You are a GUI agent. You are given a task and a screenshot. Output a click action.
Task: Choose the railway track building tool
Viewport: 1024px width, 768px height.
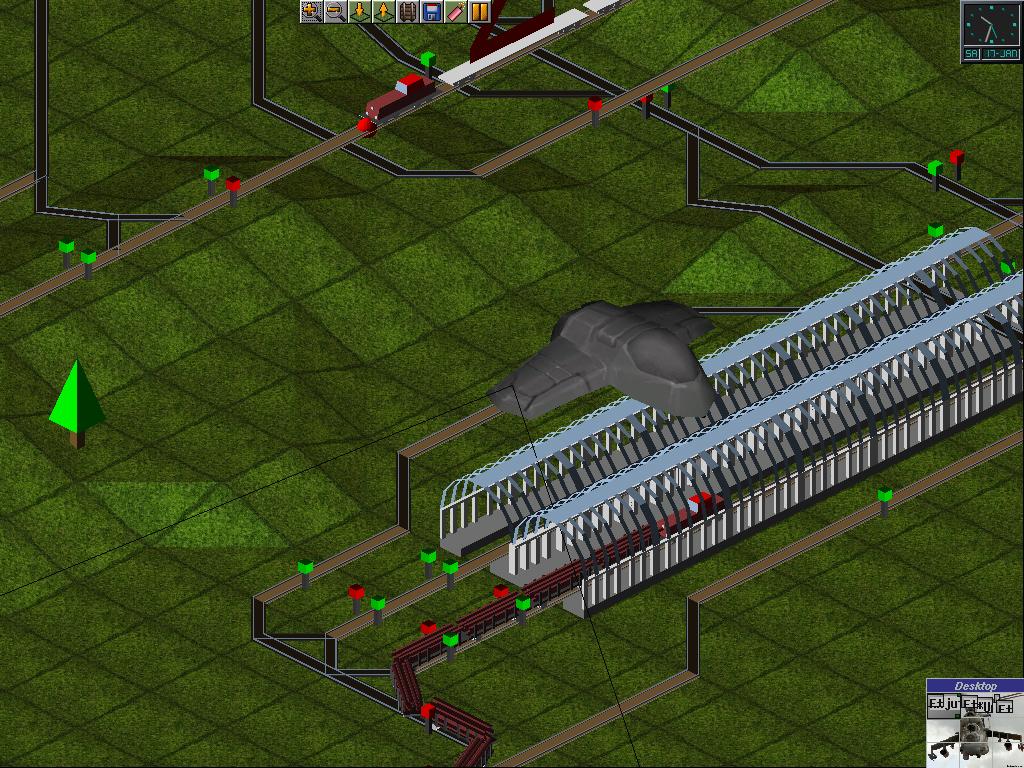pos(407,12)
